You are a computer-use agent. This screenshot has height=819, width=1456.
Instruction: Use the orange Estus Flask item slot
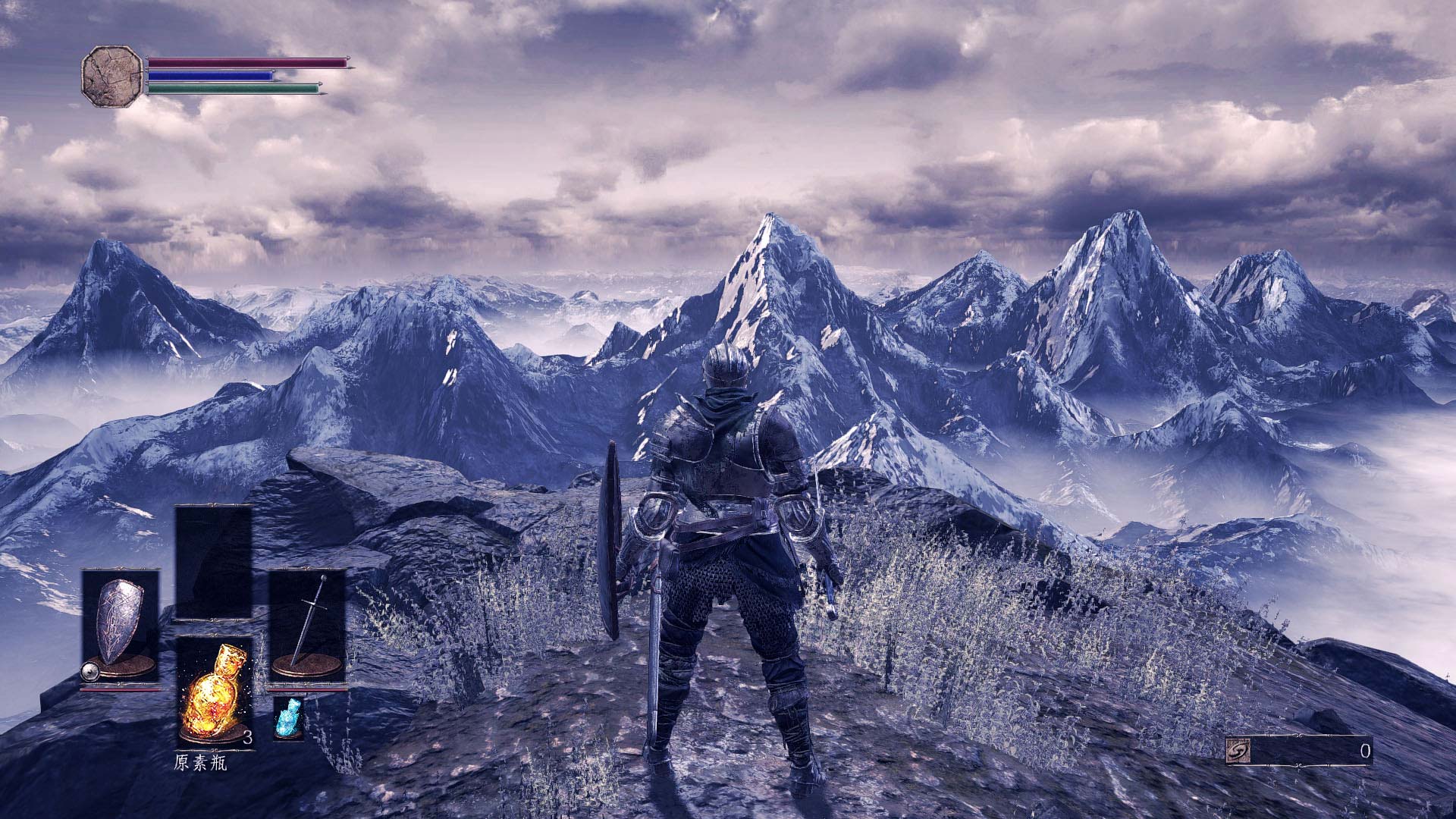click(x=214, y=692)
